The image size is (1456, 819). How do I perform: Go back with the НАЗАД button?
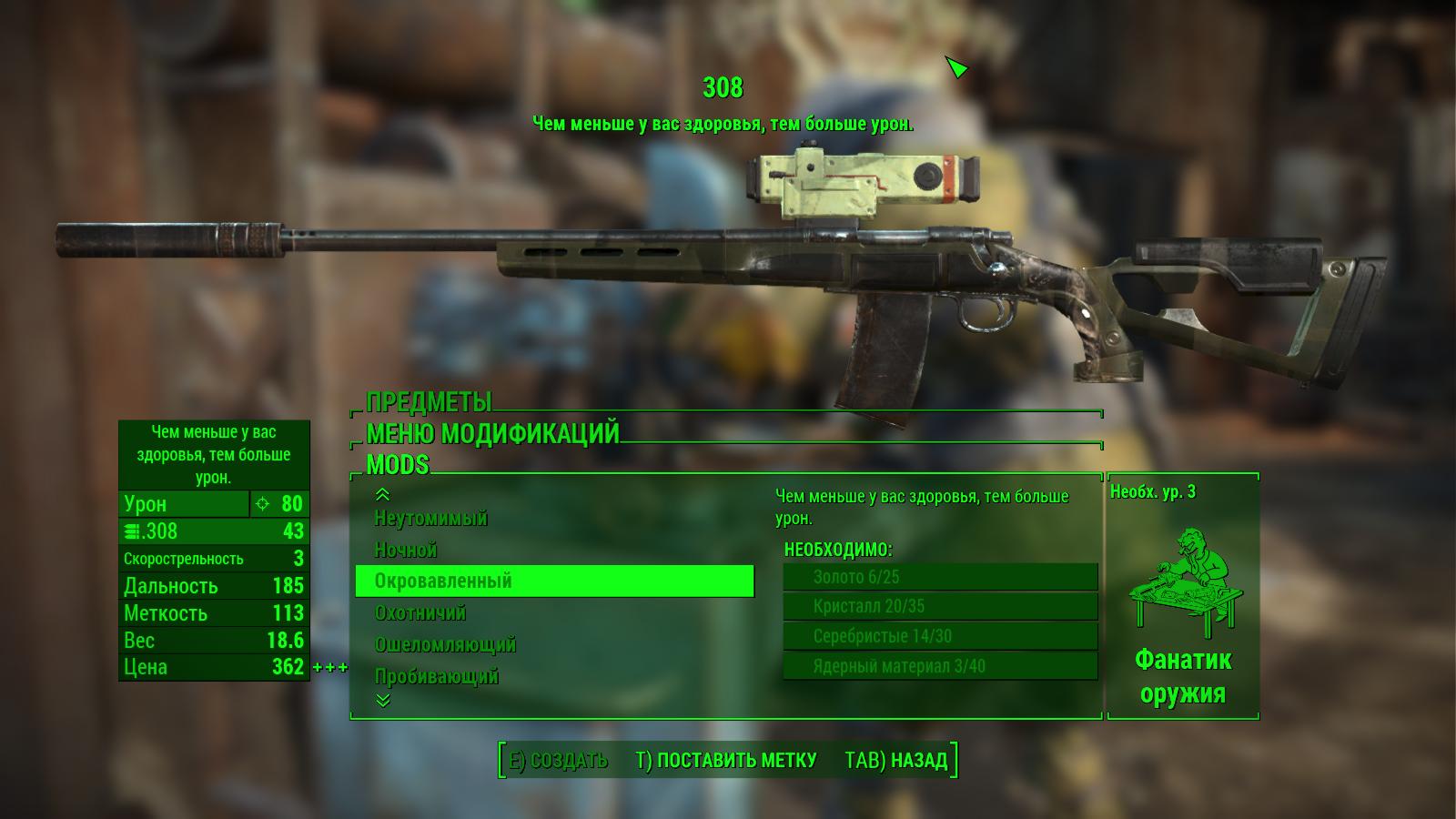click(x=896, y=761)
